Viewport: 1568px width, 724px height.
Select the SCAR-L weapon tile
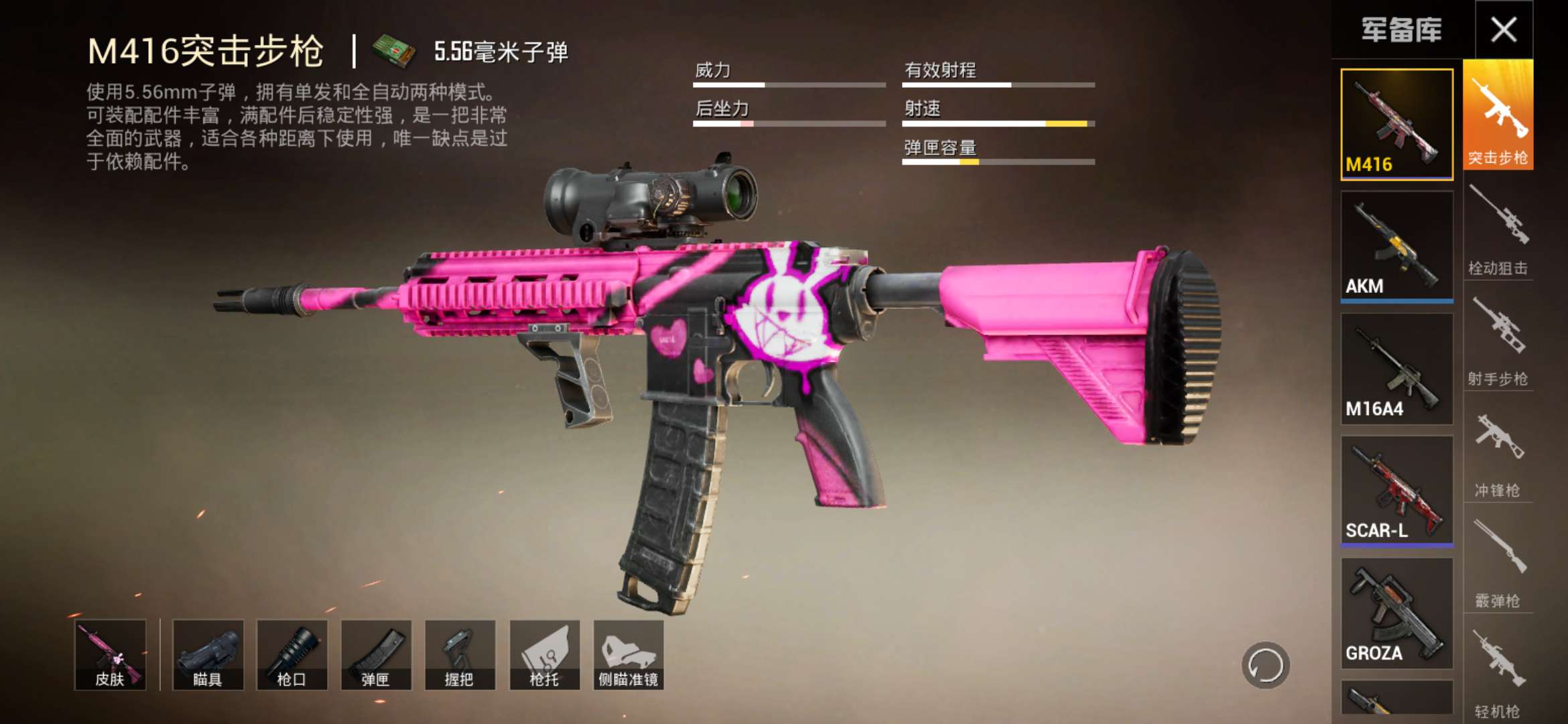click(x=1396, y=491)
